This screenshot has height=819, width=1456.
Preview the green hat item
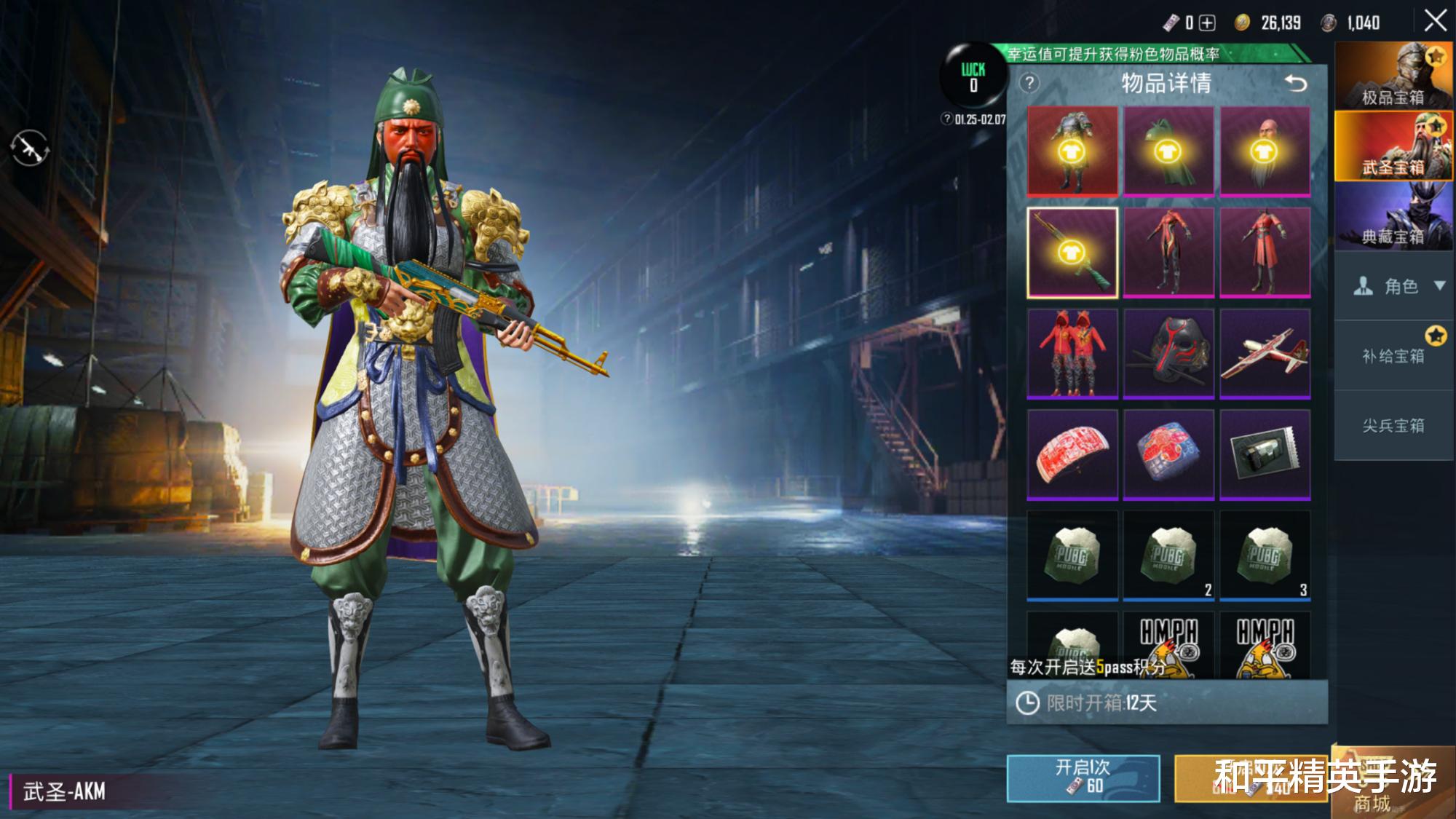point(1168,151)
